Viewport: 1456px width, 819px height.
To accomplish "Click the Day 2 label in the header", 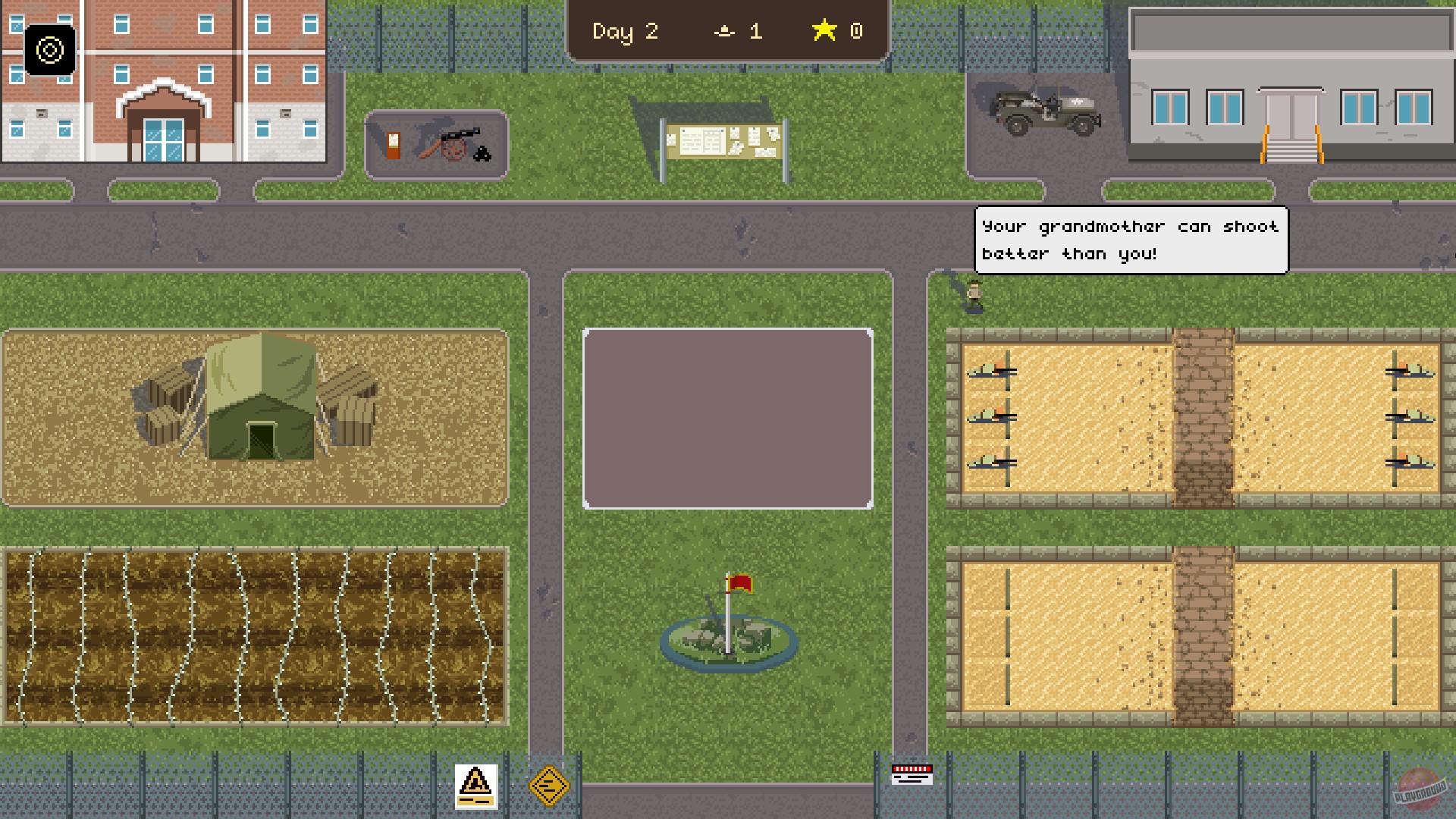I will click(x=624, y=31).
